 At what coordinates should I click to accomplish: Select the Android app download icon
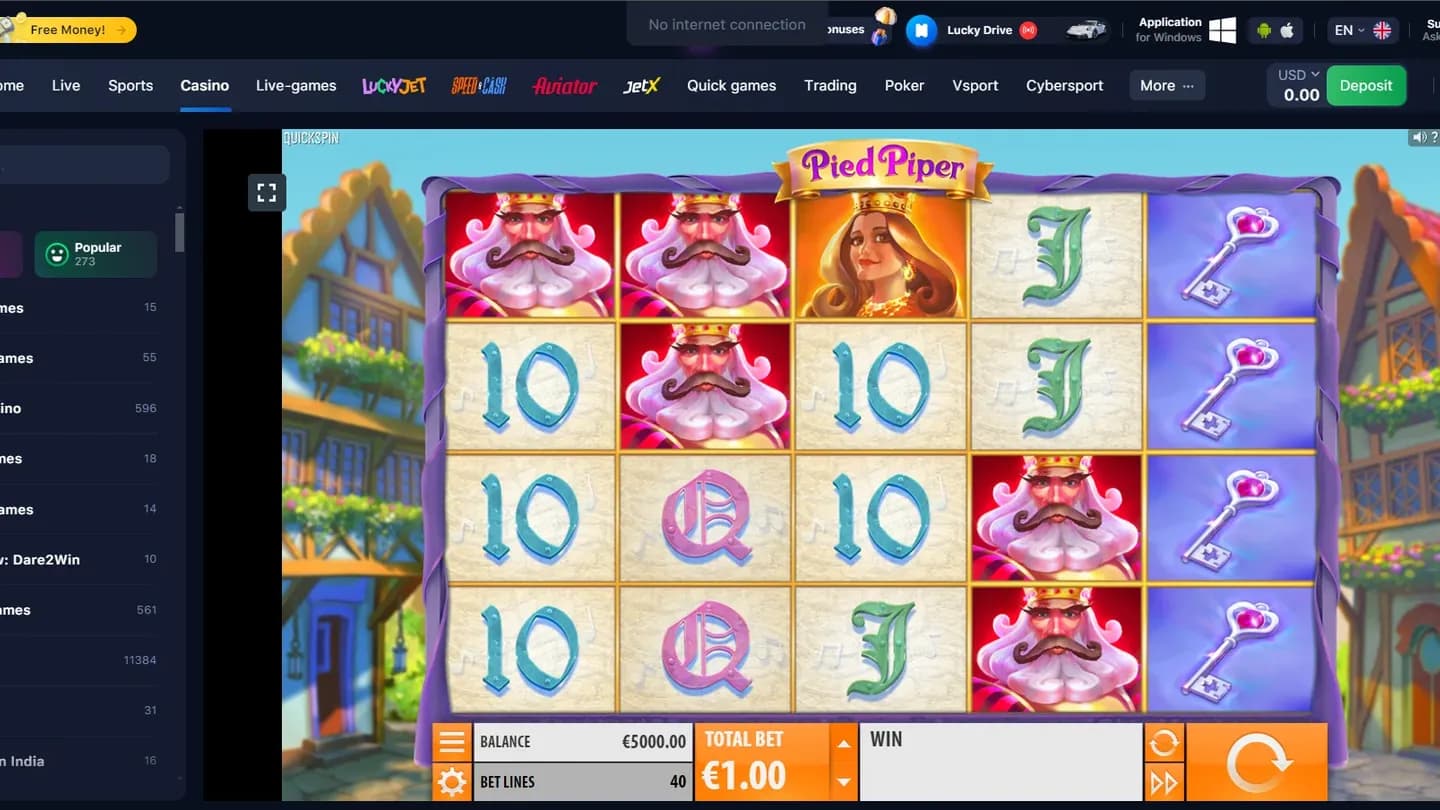click(1262, 29)
